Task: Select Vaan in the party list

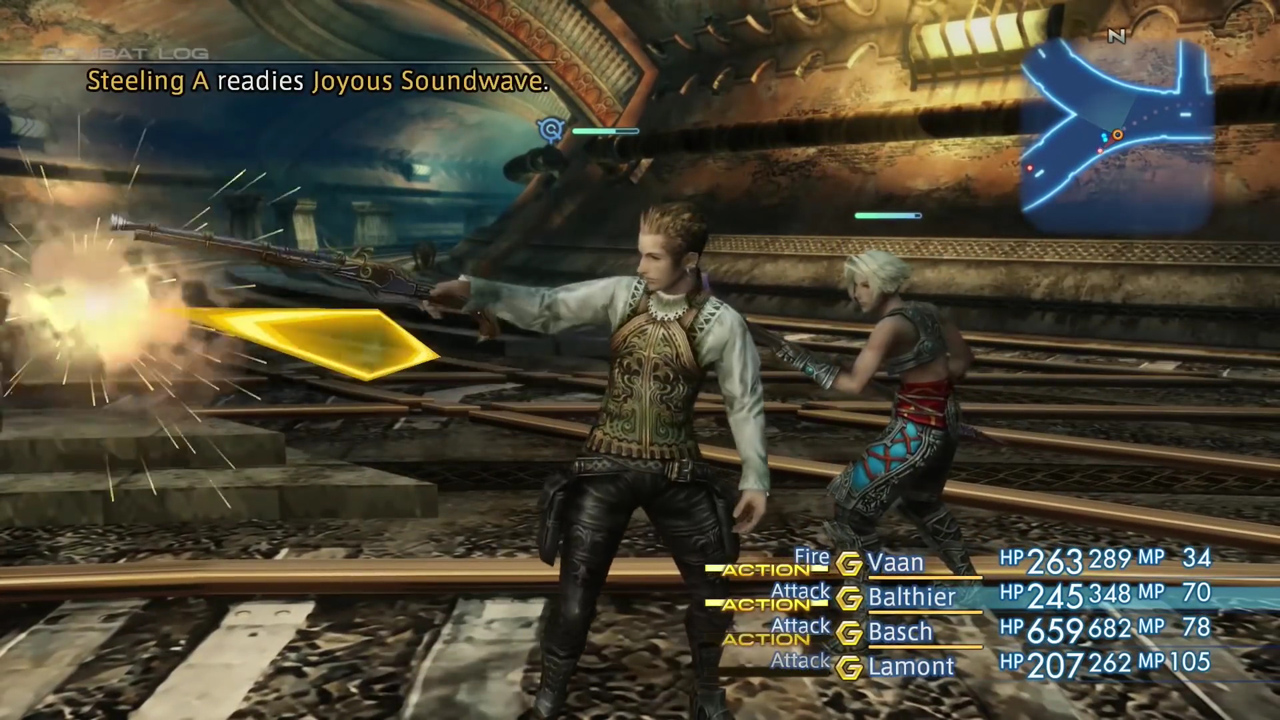Action: [896, 563]
